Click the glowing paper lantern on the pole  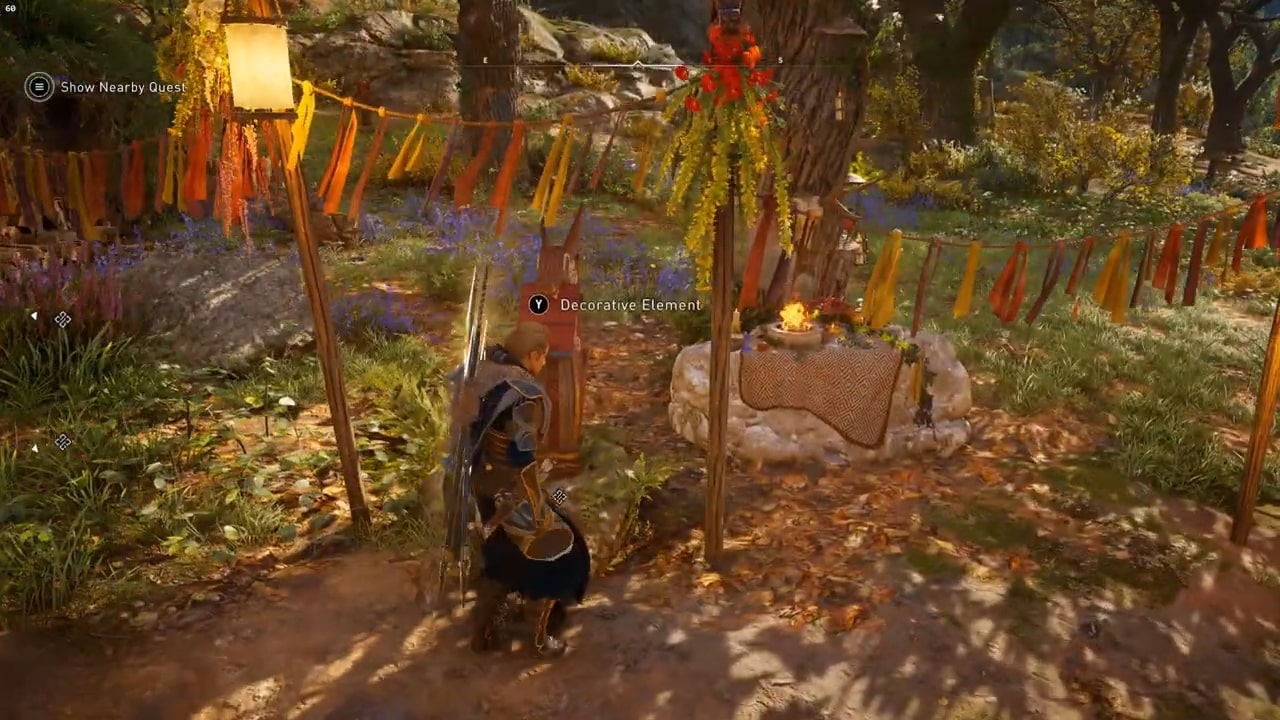(257, 68)
